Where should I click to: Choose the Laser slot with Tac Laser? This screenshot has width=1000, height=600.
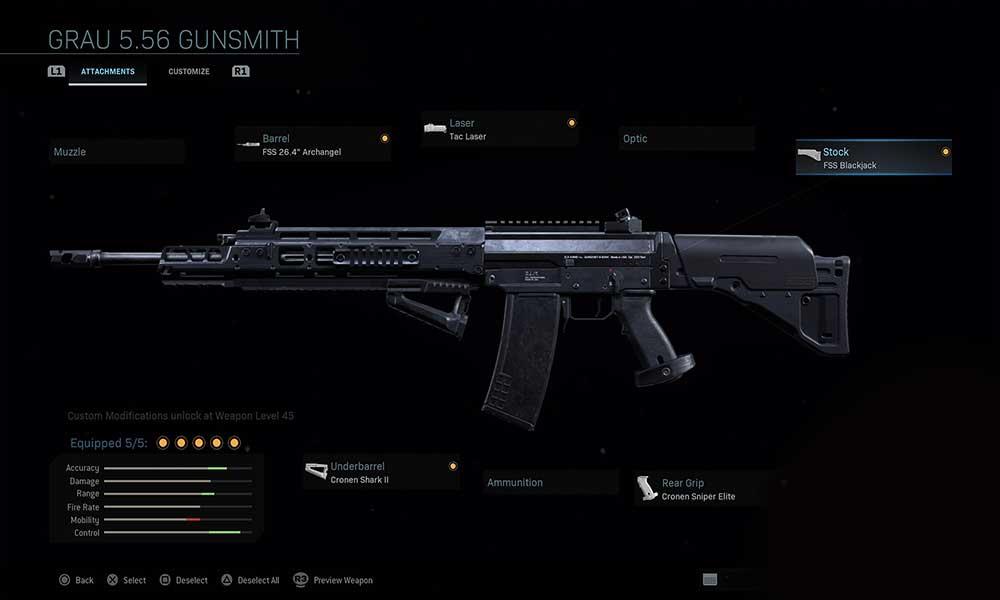pyautogui.click(x=499, y=129)
